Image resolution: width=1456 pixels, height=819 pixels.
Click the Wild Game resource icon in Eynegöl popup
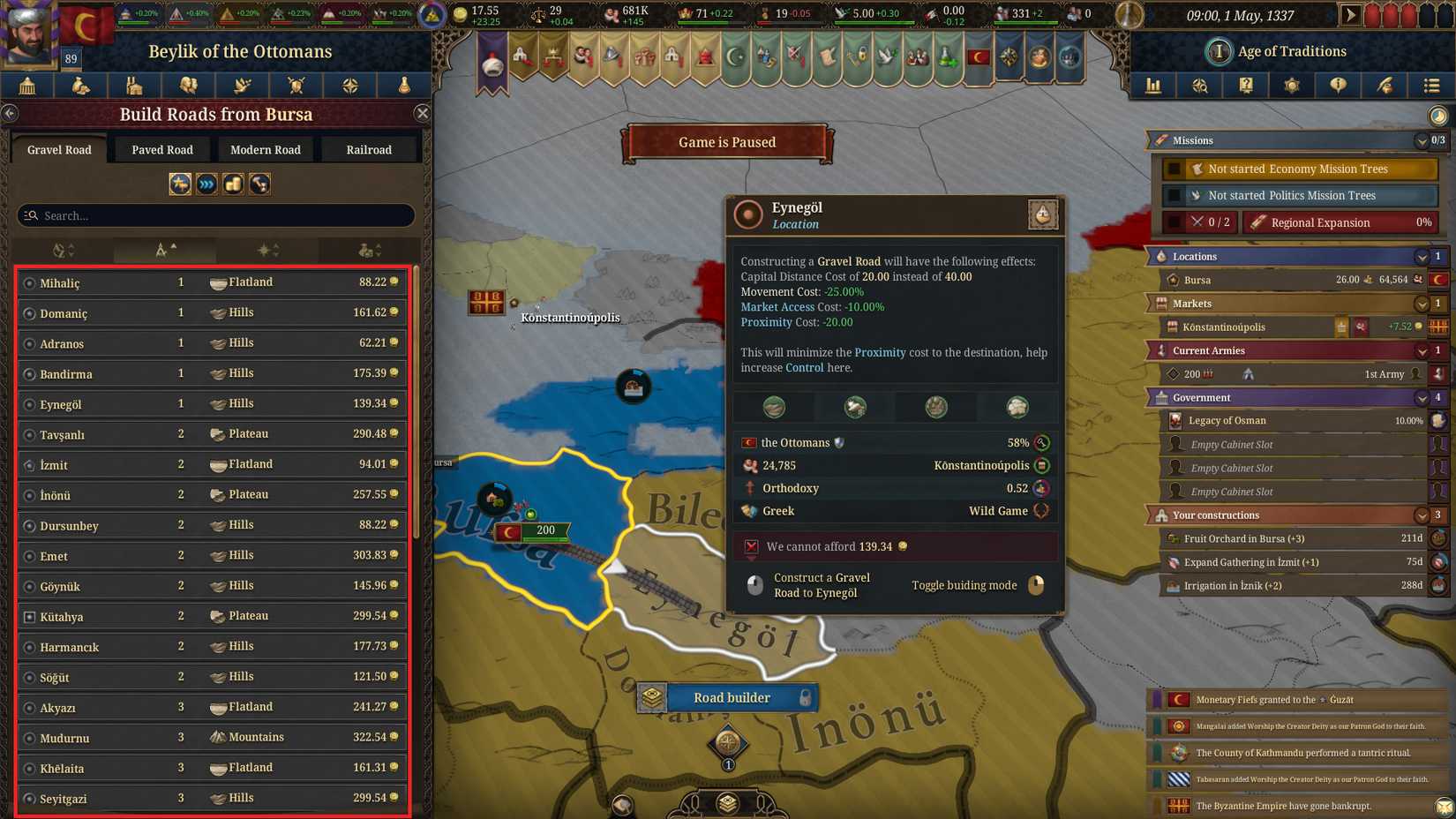1041,511
